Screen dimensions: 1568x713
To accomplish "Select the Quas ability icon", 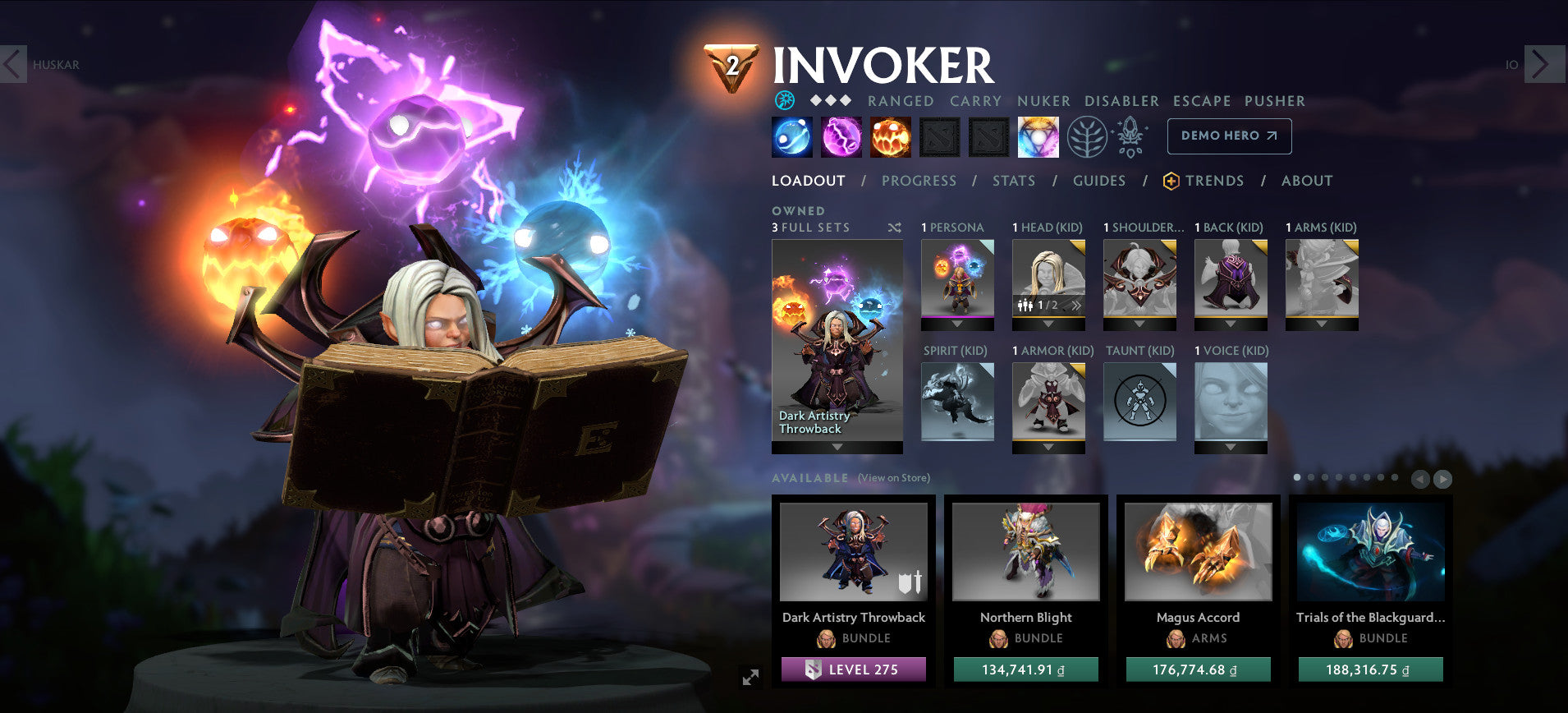I will pyautogui.click(x=790, y=136).
